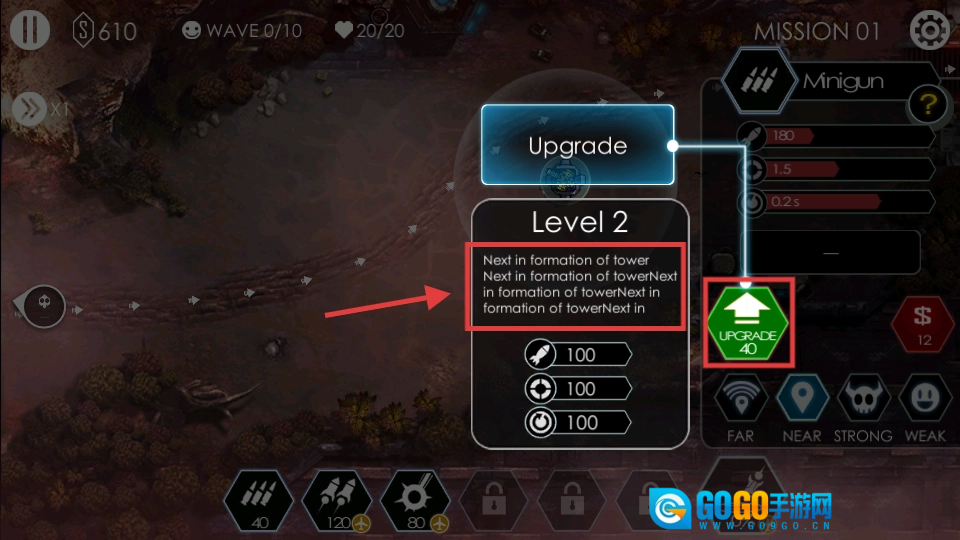
Task: Click the green Upgrade 40 hexagon
Action: 749,323
